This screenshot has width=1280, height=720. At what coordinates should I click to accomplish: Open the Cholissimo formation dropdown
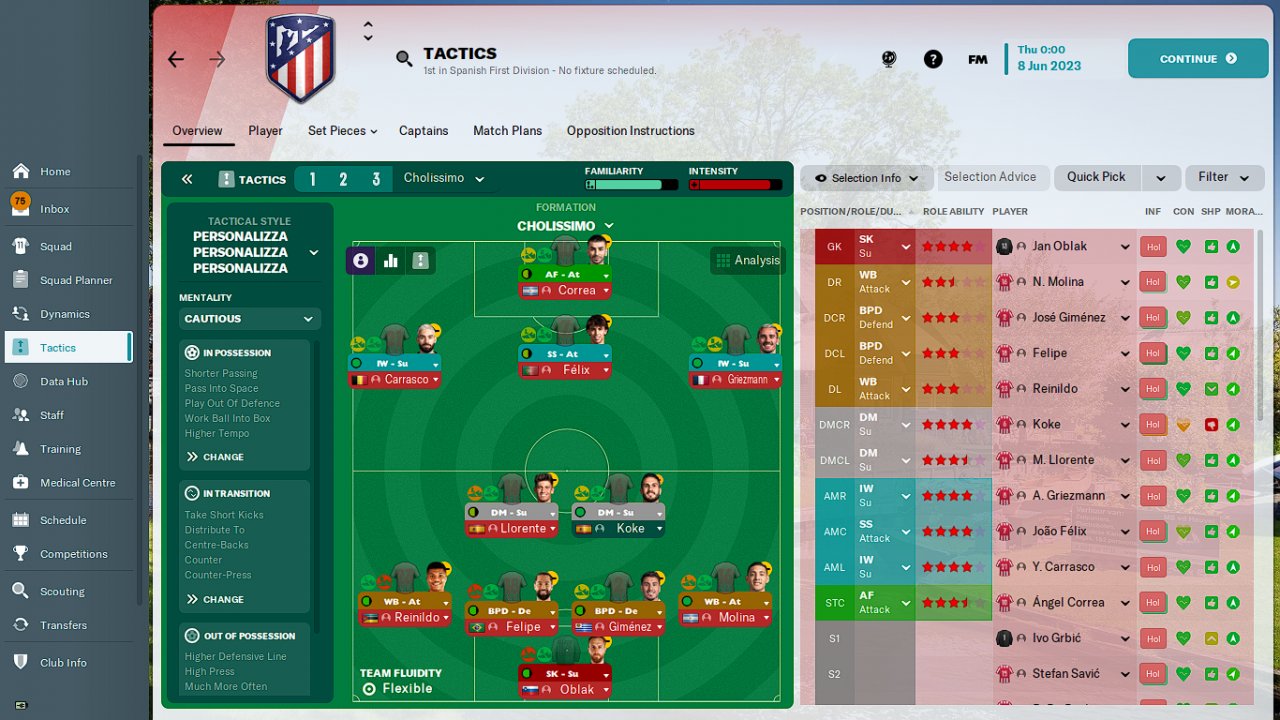(565, 226)
